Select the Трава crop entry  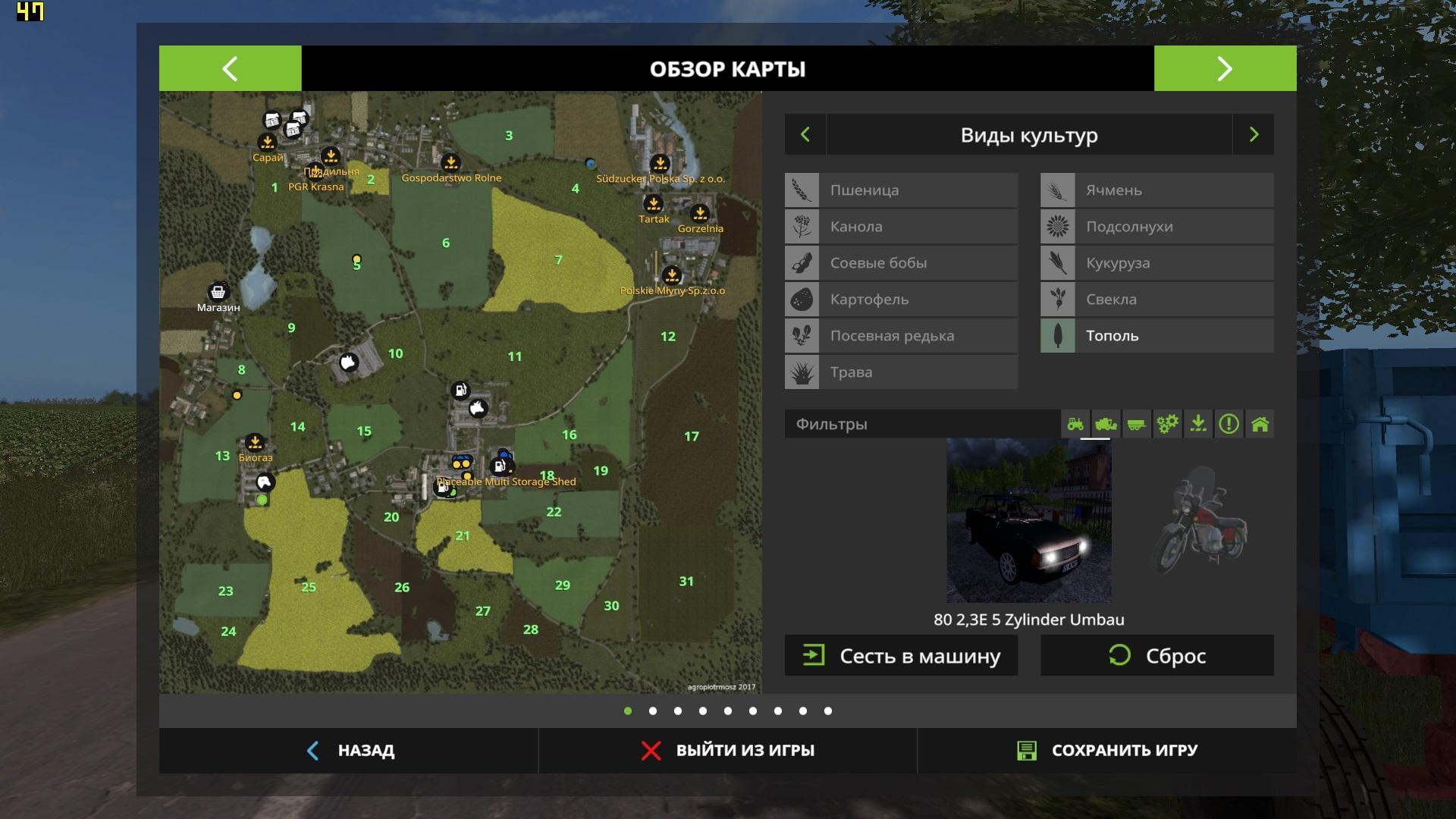pos(901,372)
